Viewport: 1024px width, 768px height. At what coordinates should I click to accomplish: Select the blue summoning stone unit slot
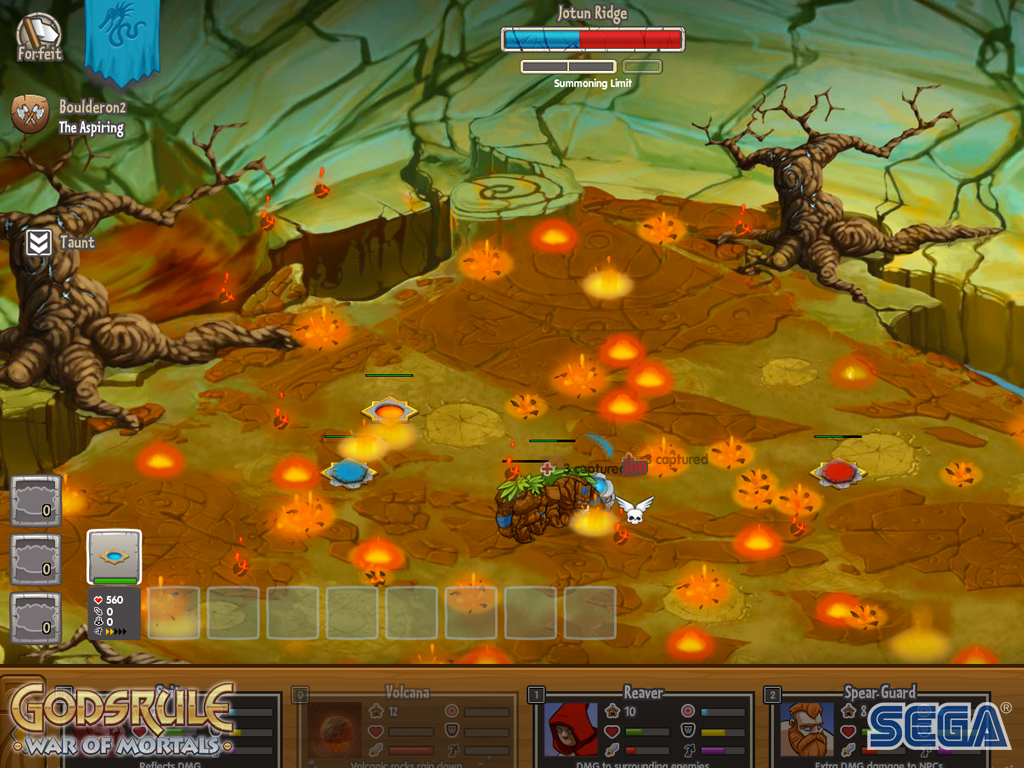(x=114, y=557)
